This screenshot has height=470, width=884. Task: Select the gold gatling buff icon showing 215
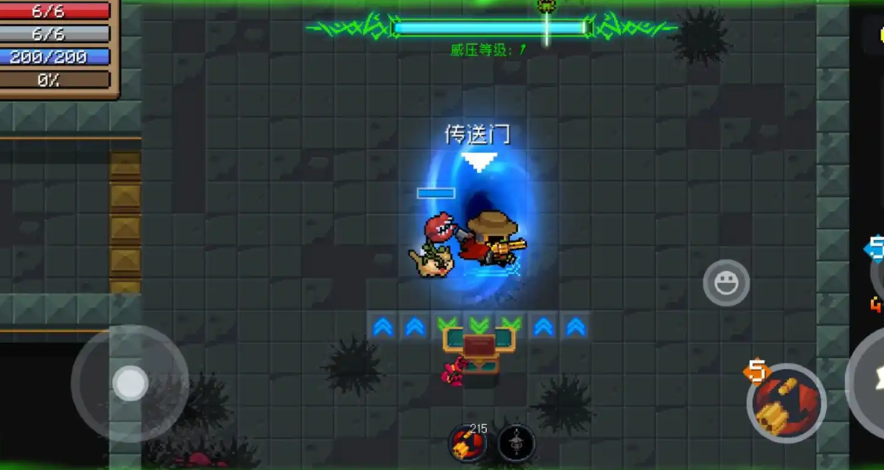click(x=465, y=441)
